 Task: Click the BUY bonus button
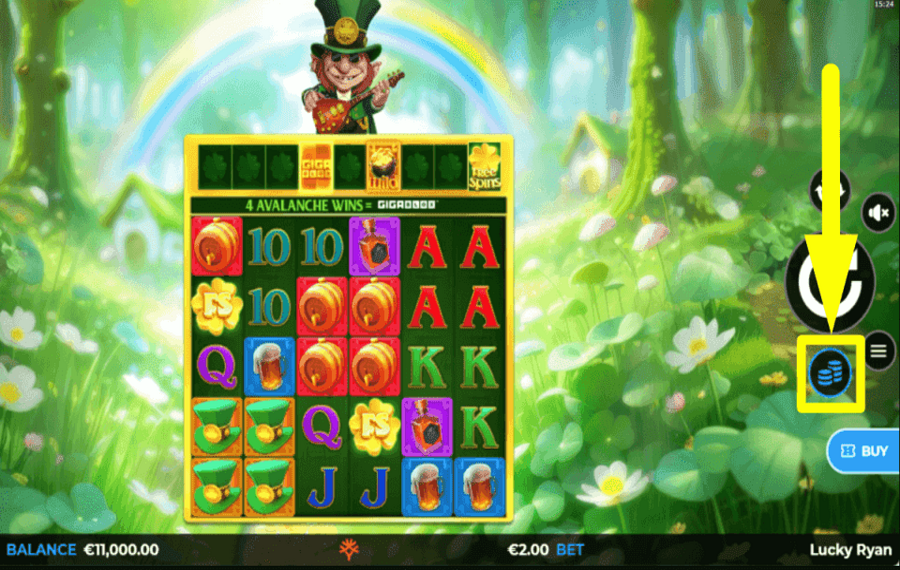[864, 451]
